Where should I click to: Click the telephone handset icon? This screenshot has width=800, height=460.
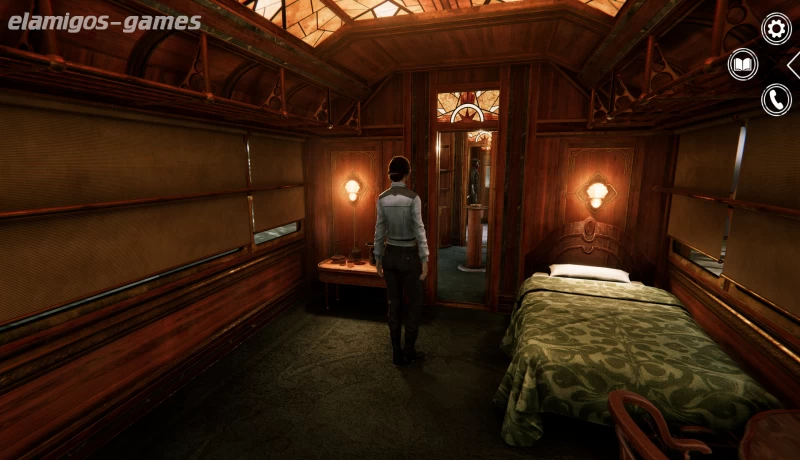tap(776, 99)
